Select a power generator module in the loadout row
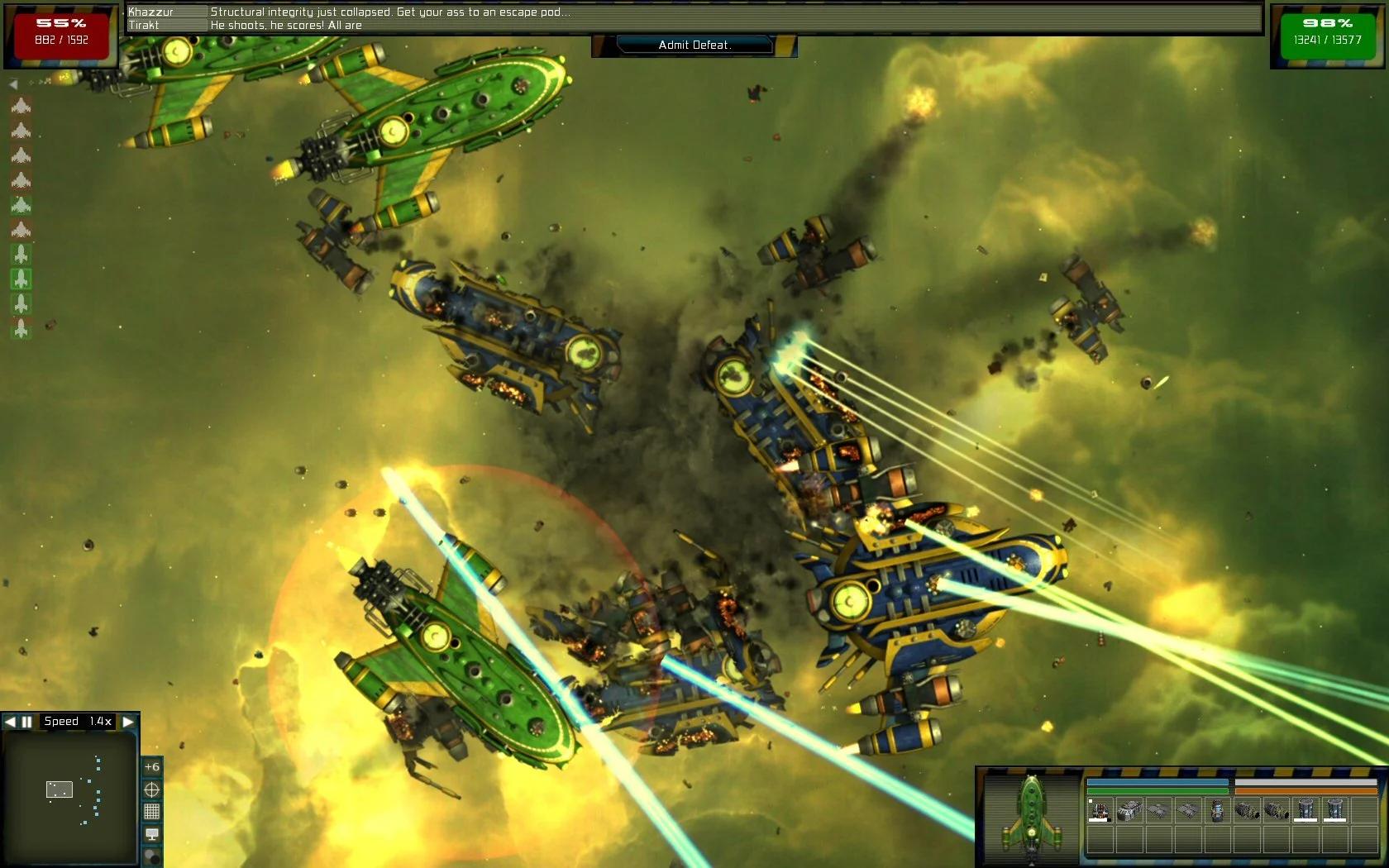 click(1305, 811)
